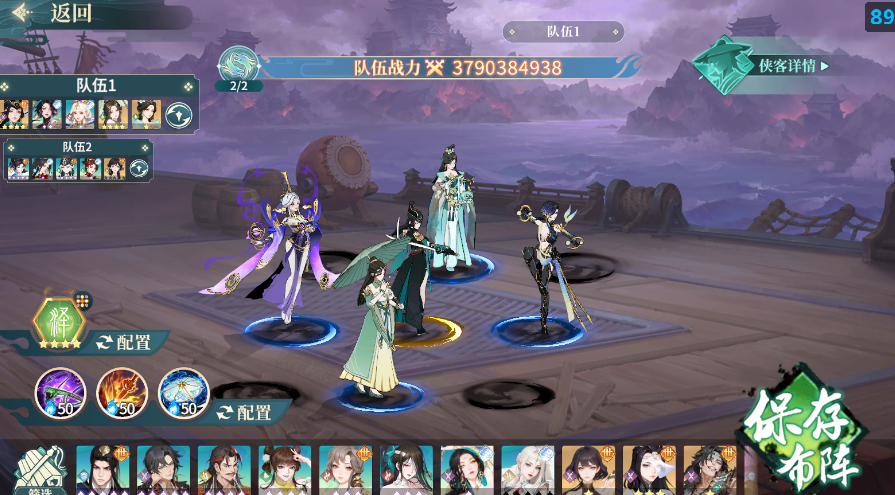This screenshot has width=895, height=495.
Task: Click the swap icon beside 队伍1 portraits
Action: point(179,114)
